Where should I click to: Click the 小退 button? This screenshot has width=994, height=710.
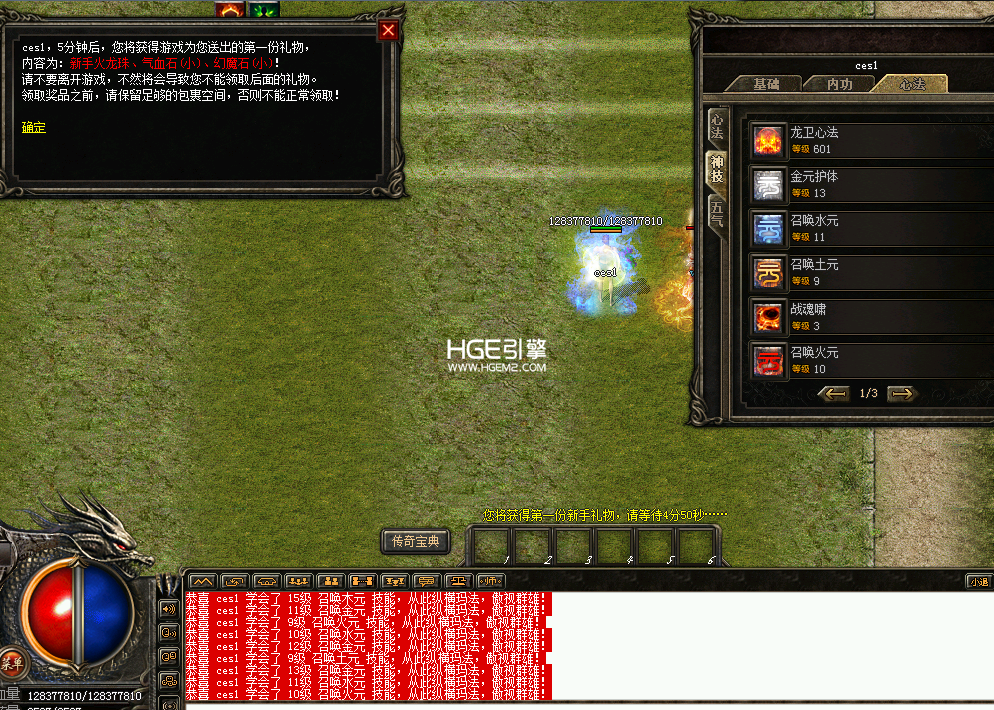[x=978, y=580]
